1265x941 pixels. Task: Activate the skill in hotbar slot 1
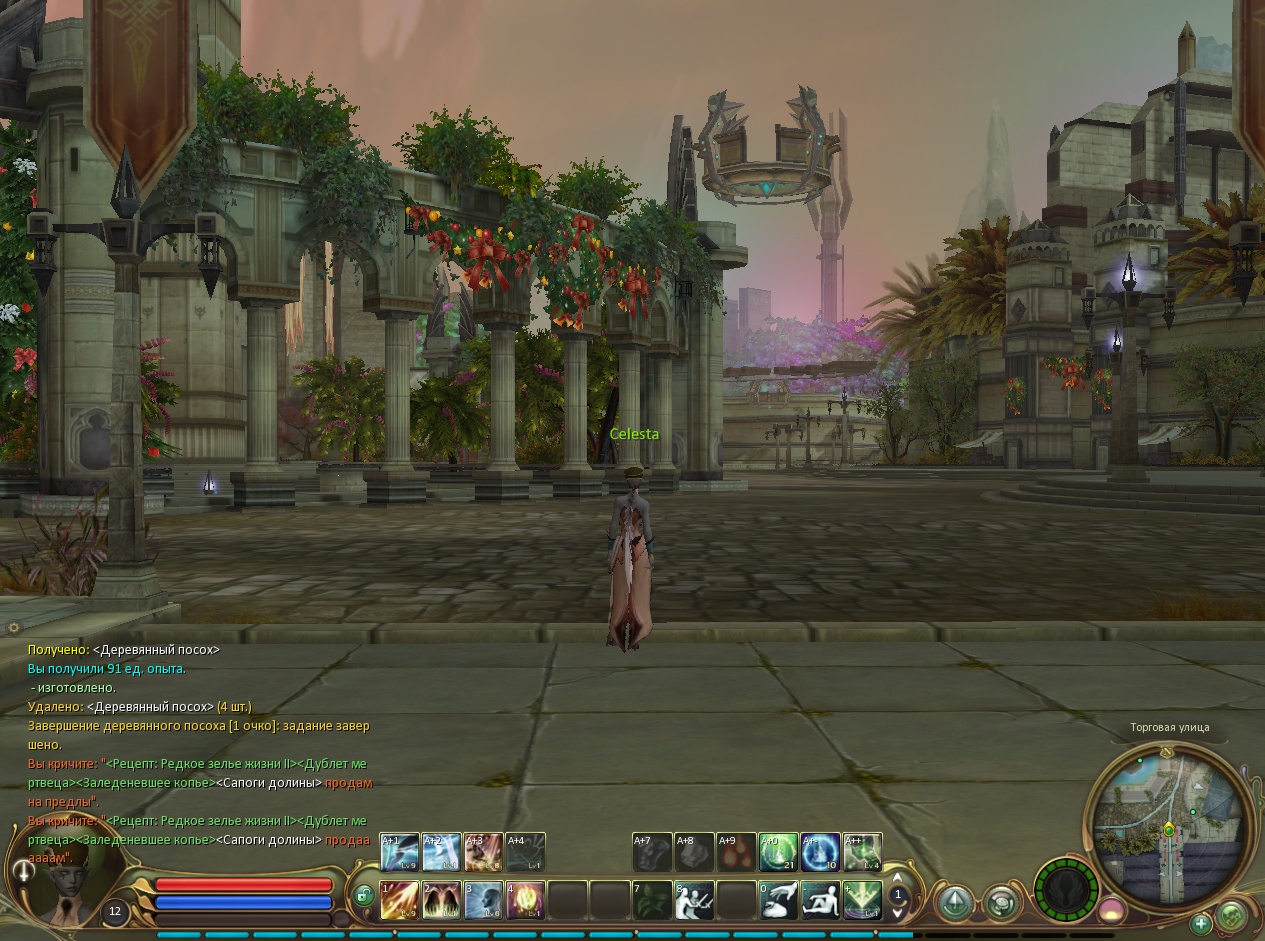[x=399, y=900]
